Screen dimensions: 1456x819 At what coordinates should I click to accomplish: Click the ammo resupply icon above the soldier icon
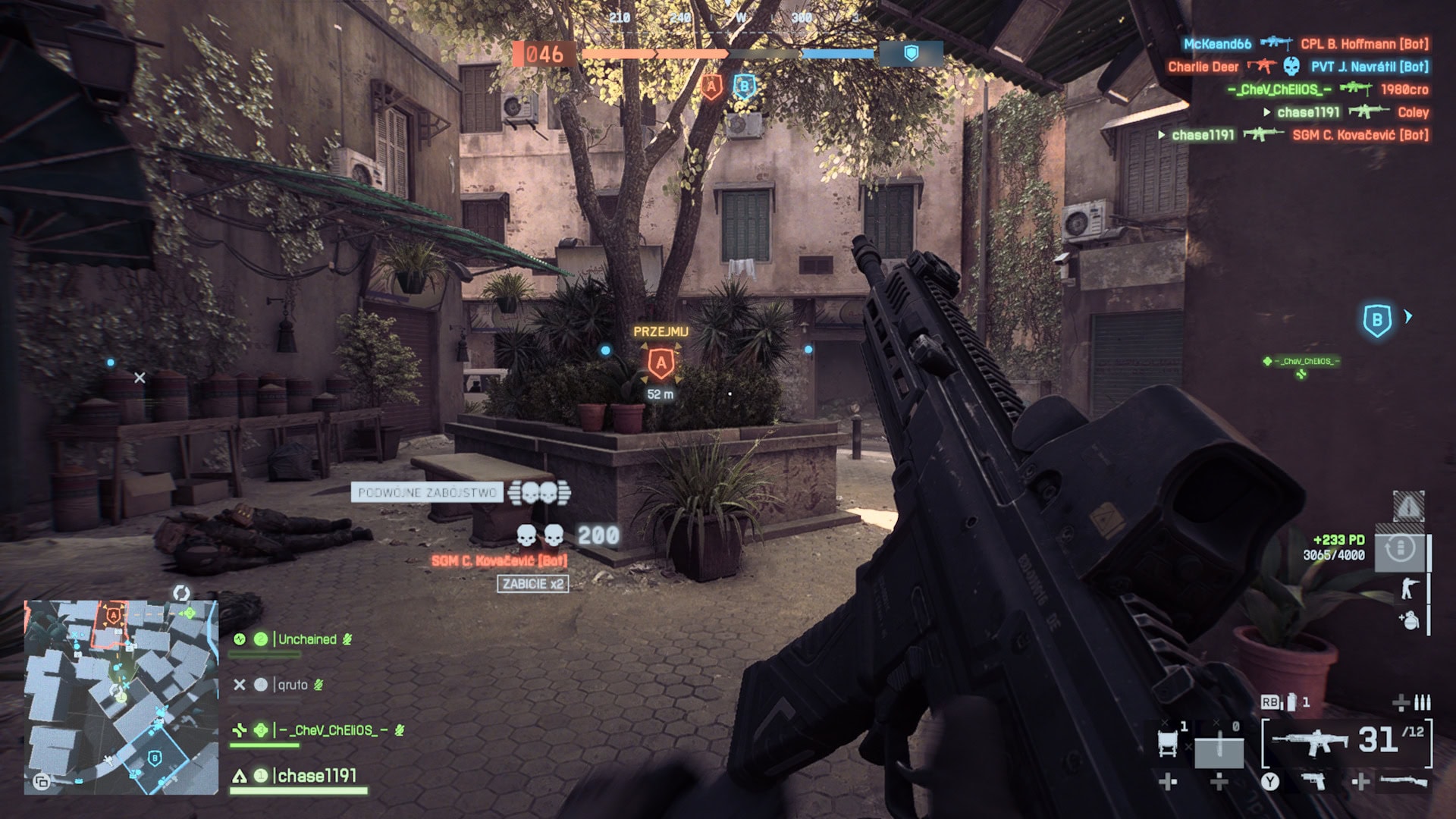tap(1398, 549)
